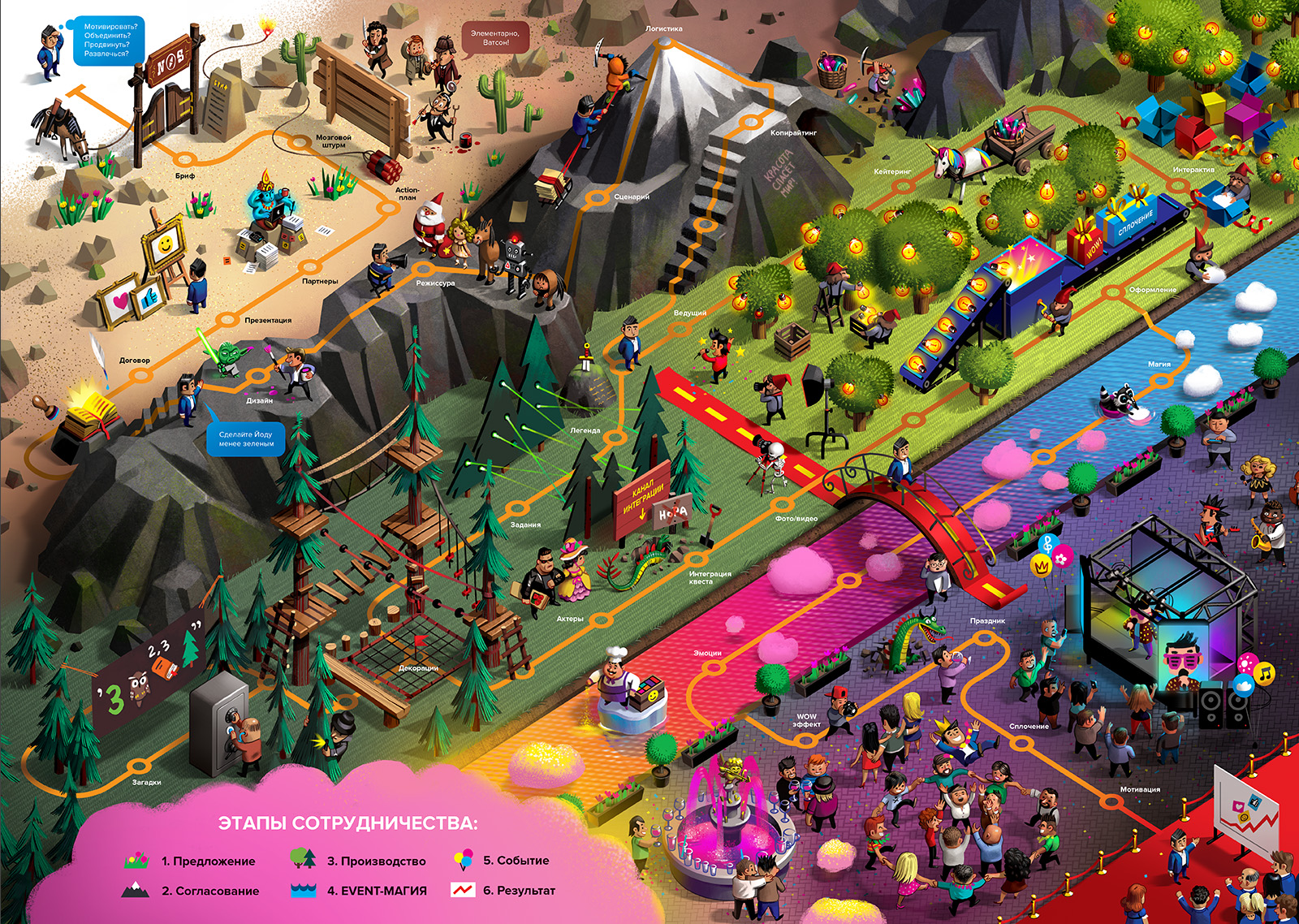Image resolution: width=1299 pixels, height=924 pixels.
Task: Choose the Договор route stop
Action: tap(141, 374)
